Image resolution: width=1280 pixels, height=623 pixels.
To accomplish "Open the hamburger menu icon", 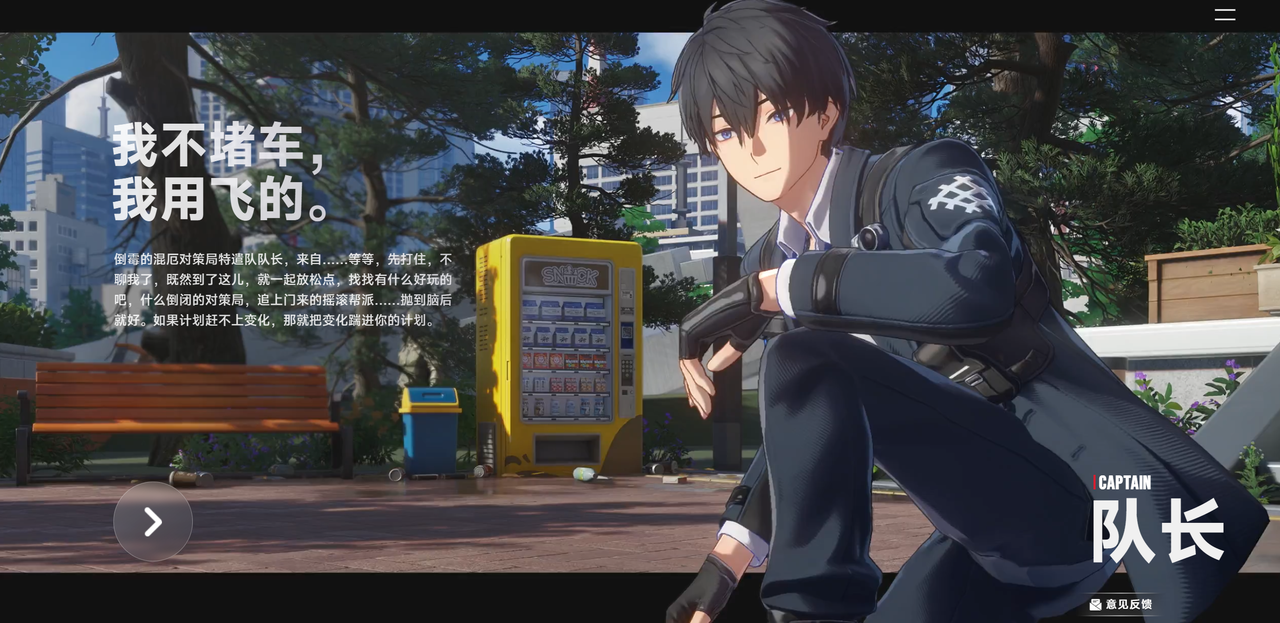I will [x=1225, y=15].
